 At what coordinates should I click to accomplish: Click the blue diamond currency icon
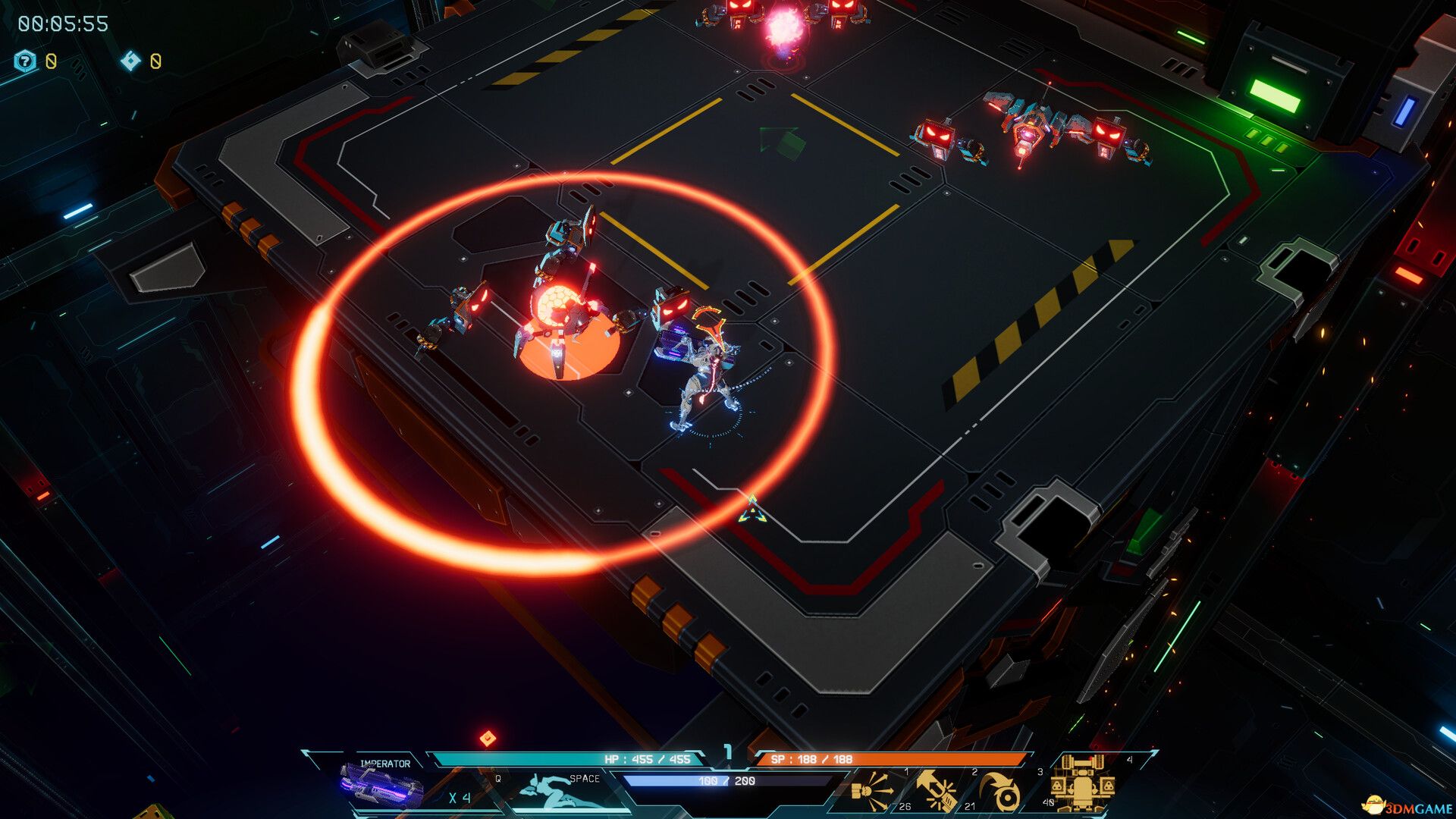(x=130, y=61)
